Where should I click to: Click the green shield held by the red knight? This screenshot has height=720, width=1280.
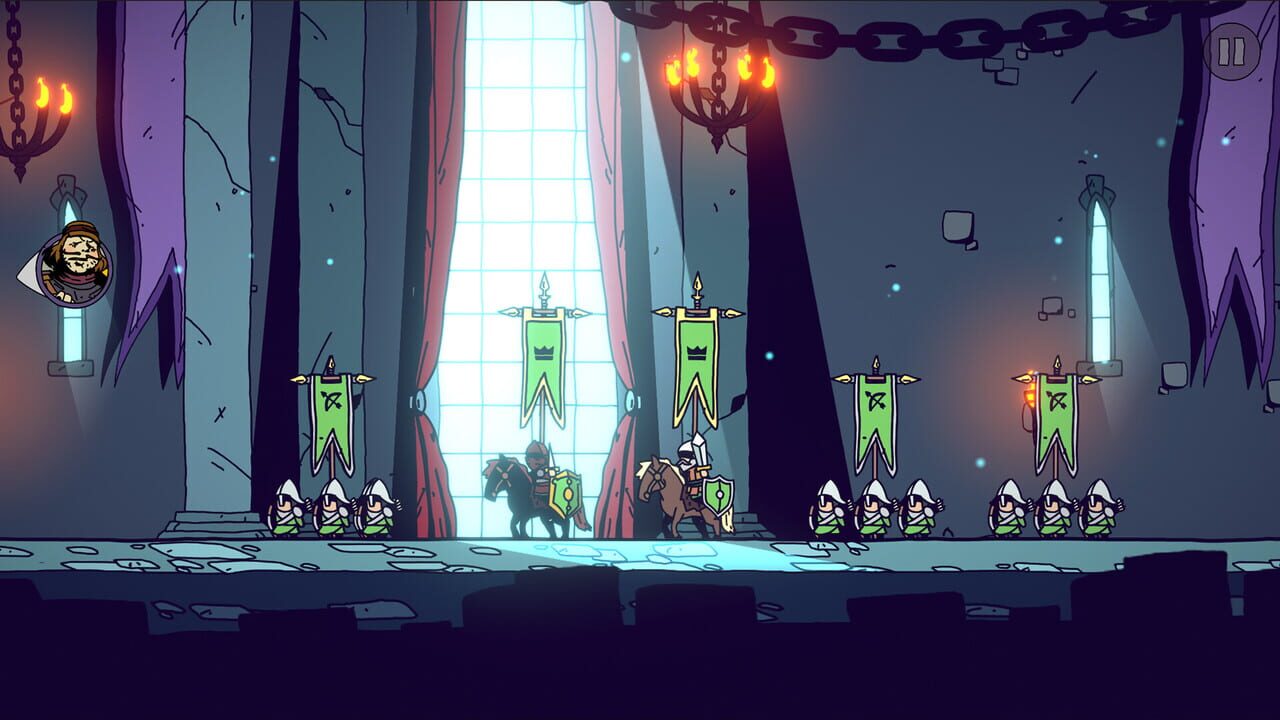coord(563,495)
